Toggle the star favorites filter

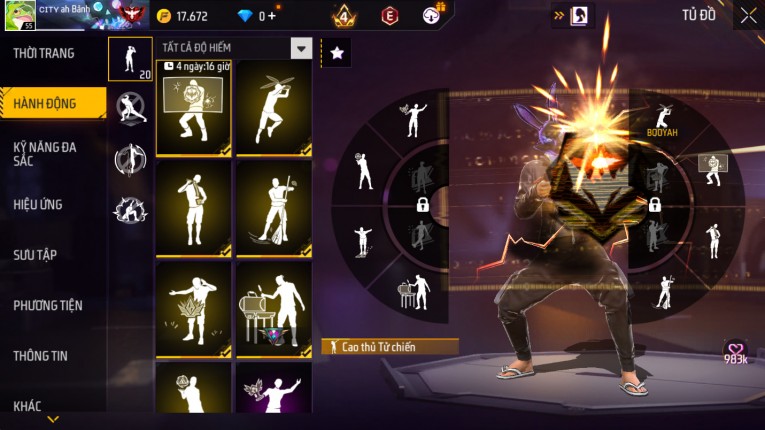[337, 53]
